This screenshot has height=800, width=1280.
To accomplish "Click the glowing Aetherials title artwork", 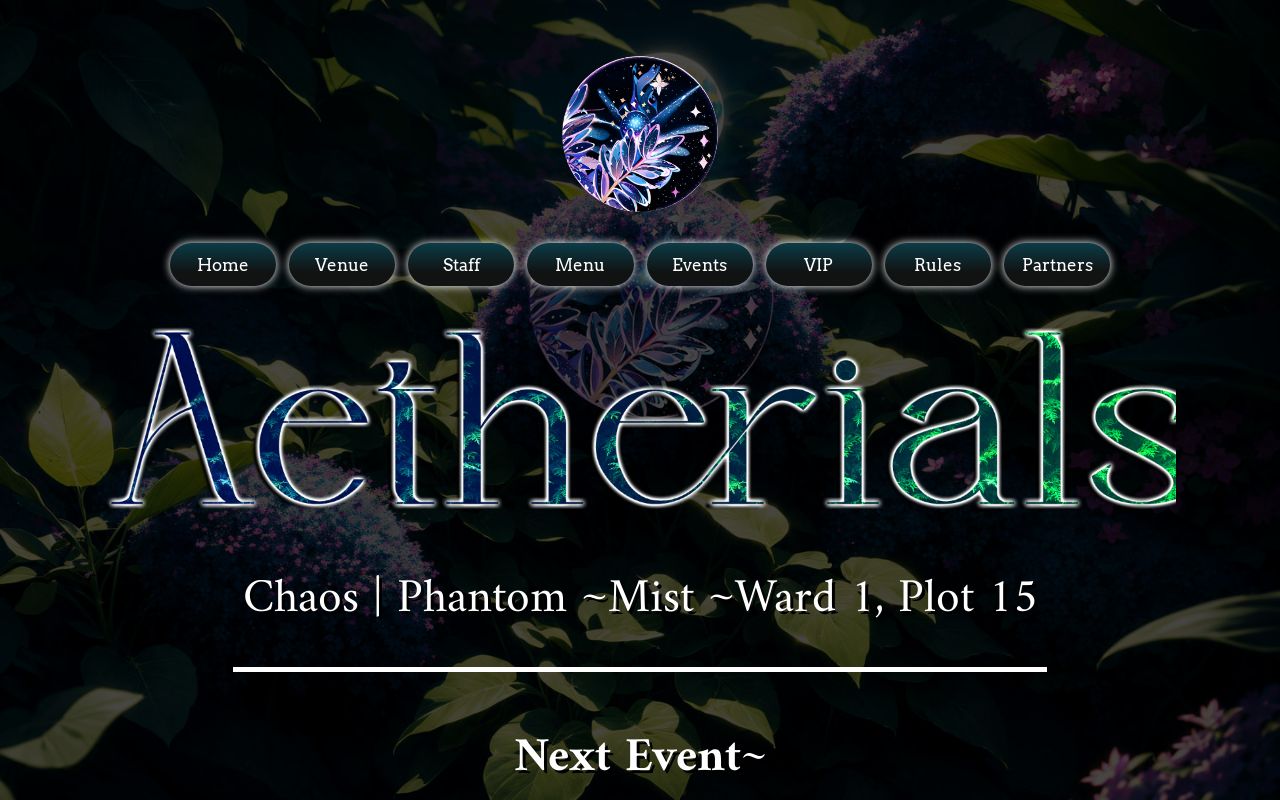I will 640,420.
